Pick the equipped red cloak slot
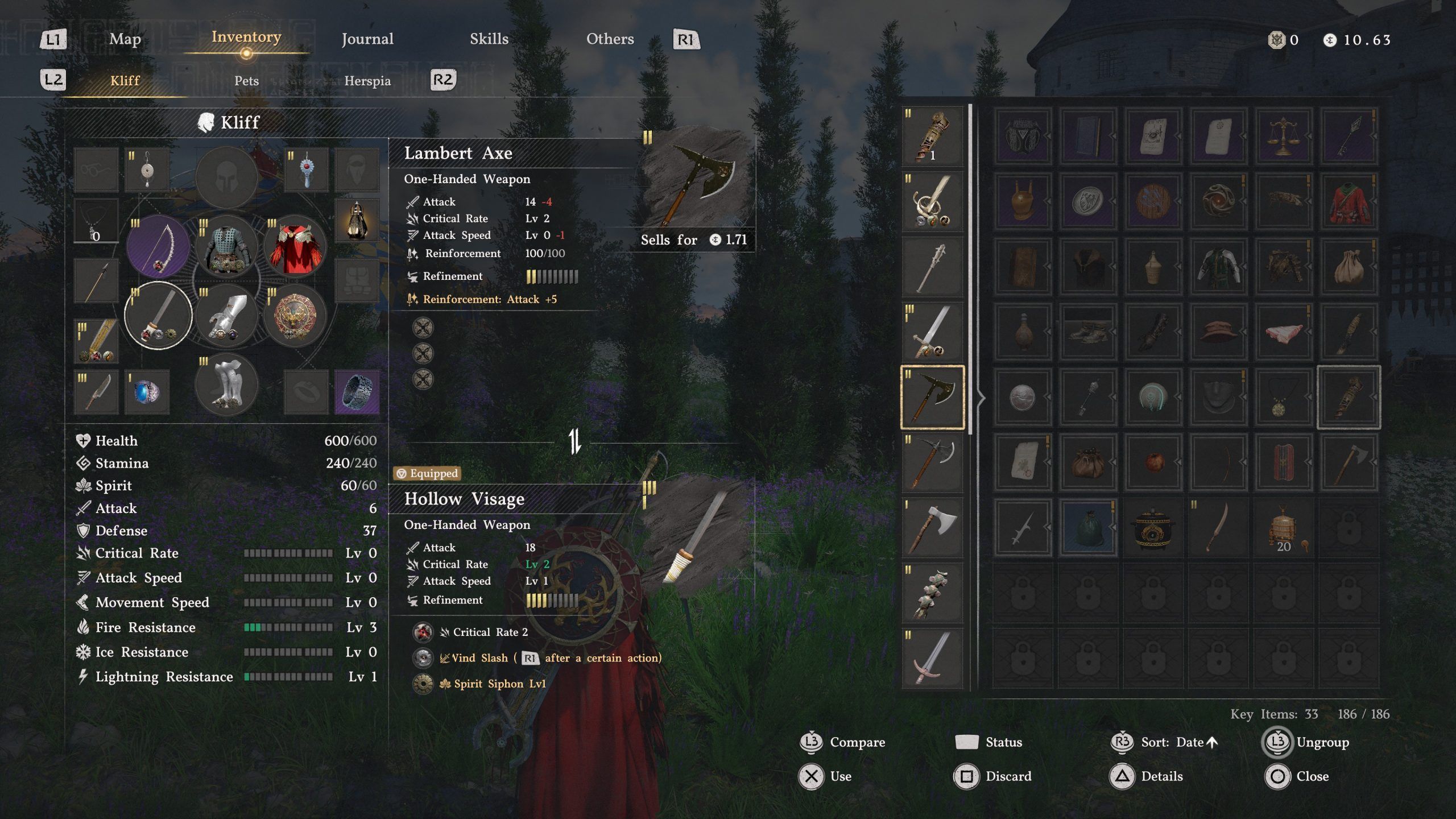1456x819 pixels. tap(295, 247)
